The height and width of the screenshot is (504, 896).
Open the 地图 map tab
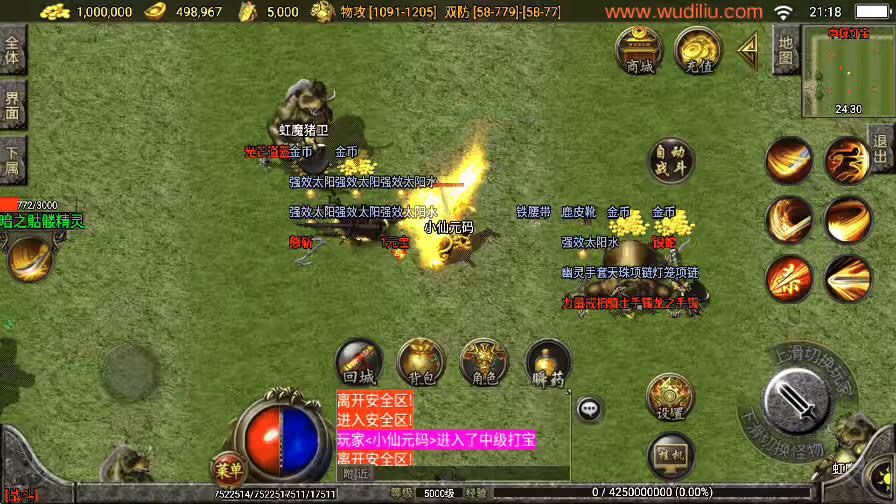pyautogui.click(x=785, y=50)
